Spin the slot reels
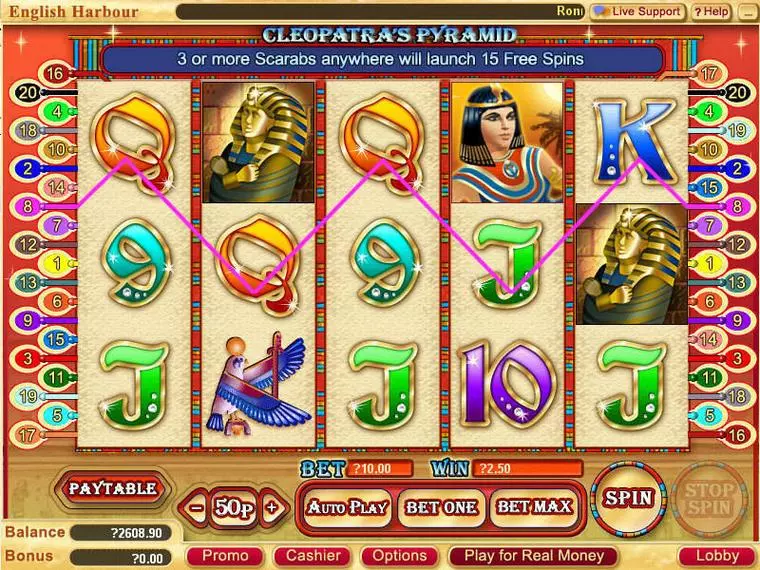 coord(627,497)
